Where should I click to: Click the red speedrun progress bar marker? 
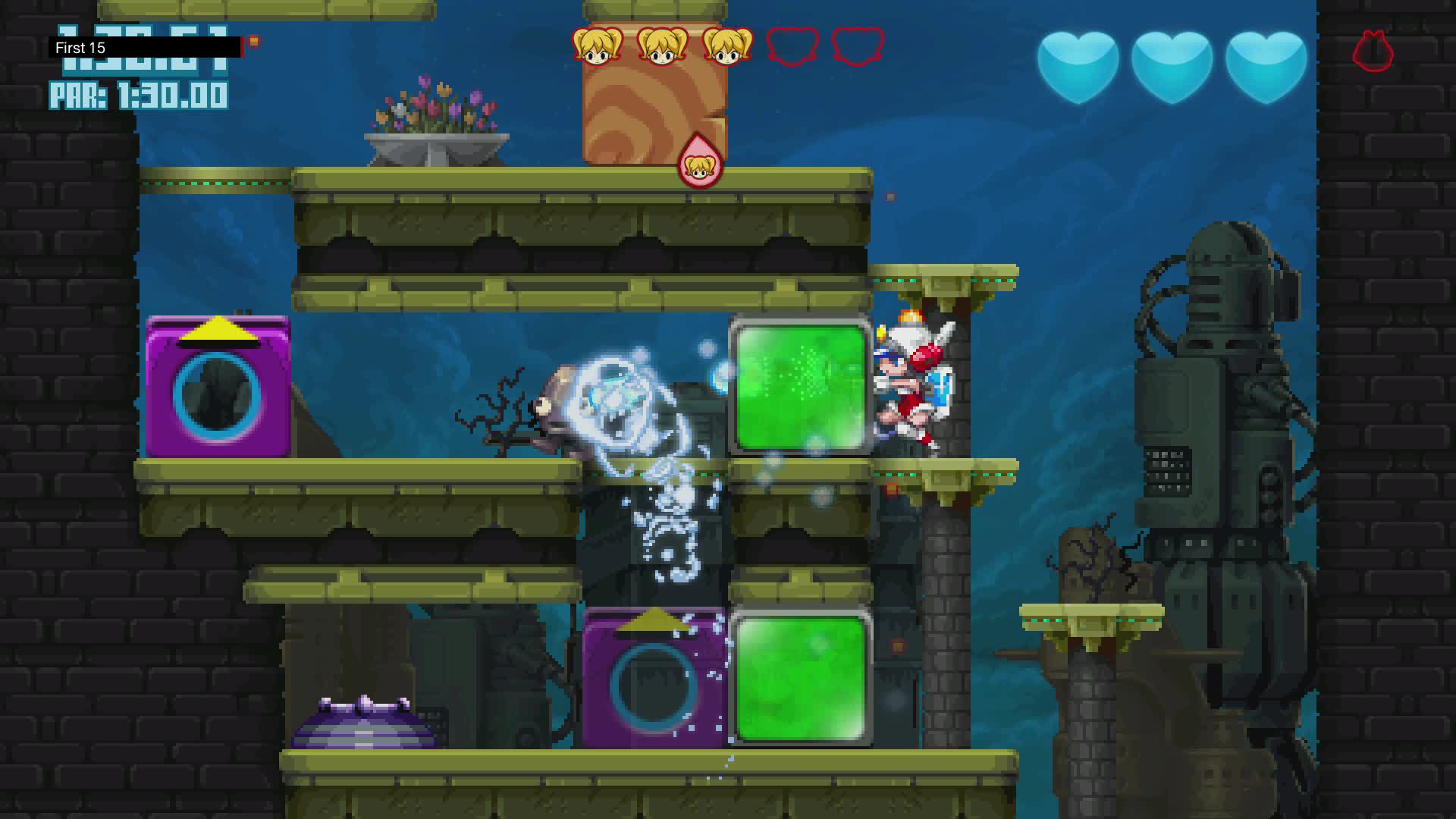244,47
